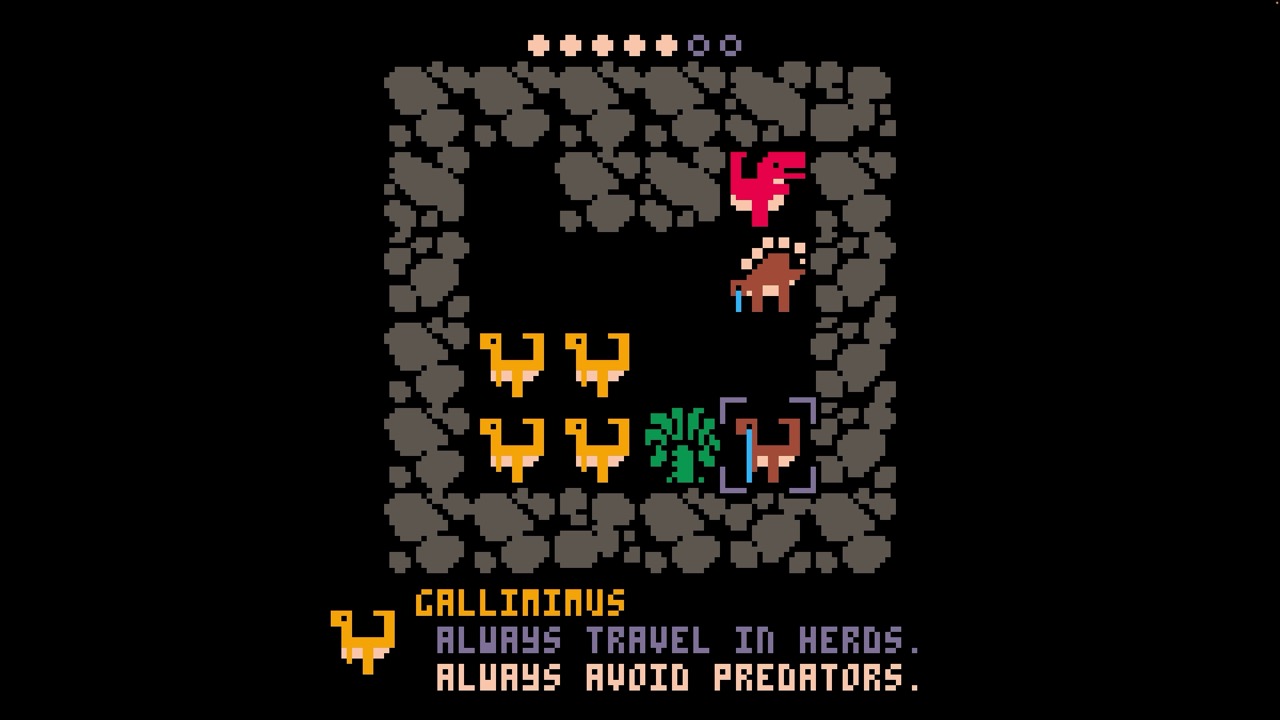Screen dimensions: 1280x720
Task: Open details on the GALLIMIMUS title text
Action: click(x=520, y=603)
